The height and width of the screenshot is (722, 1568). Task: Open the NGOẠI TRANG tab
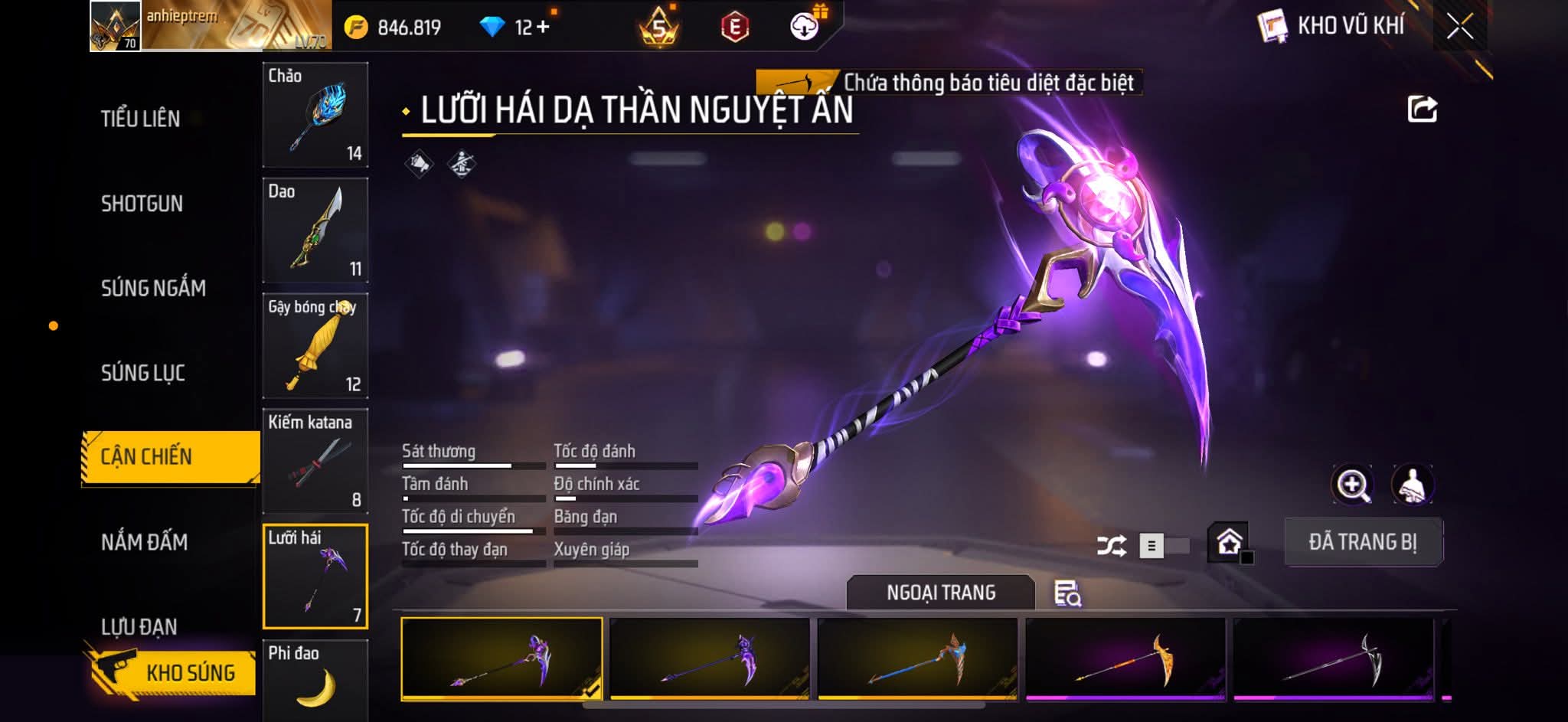(x=940, y=593)
